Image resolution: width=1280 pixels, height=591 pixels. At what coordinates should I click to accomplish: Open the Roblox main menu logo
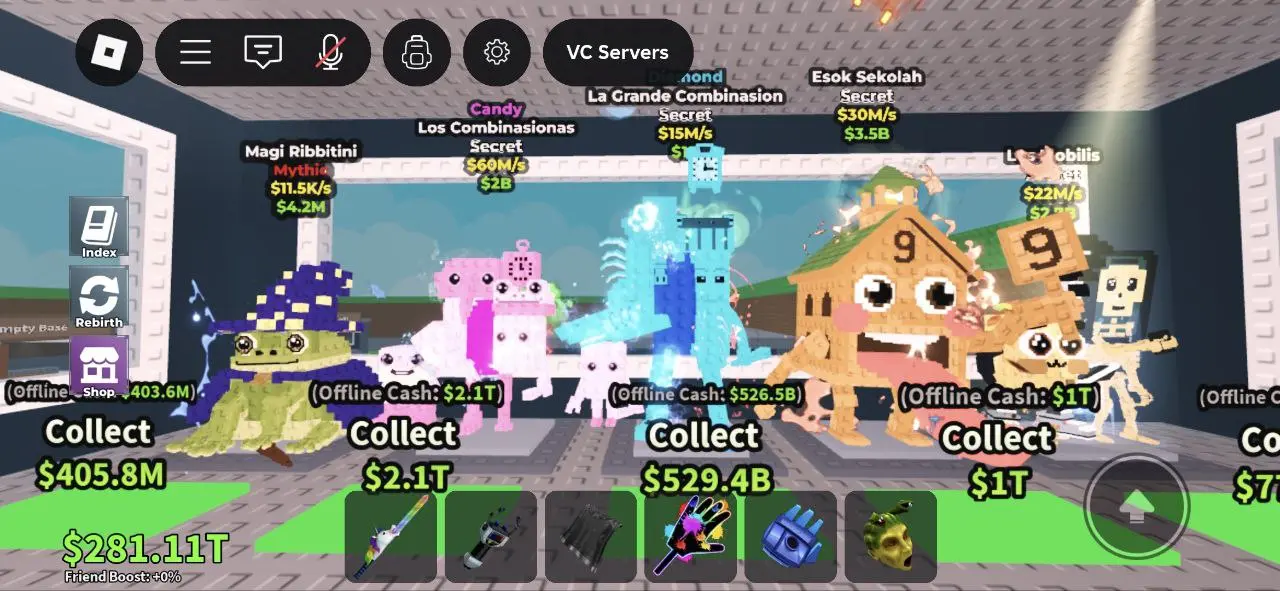(109, 52)
